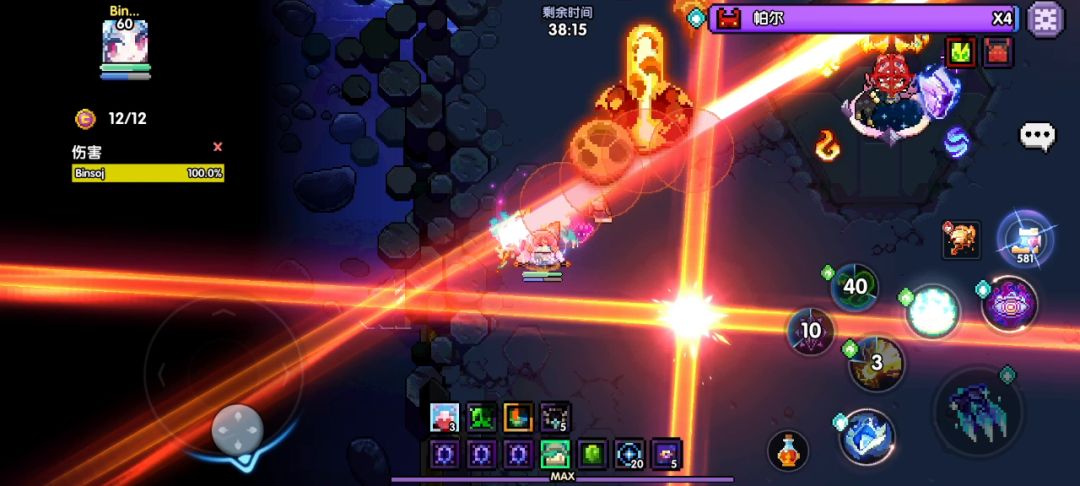Move with the virtual joystick pad

238,430
